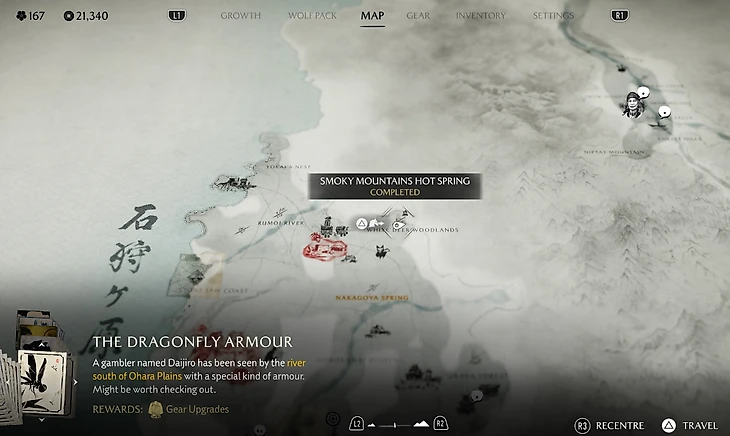Image resolution: width=730 pixels, height=436 pixels.
Task: Switch to the Settings tab
Action: tap(553, 16)
